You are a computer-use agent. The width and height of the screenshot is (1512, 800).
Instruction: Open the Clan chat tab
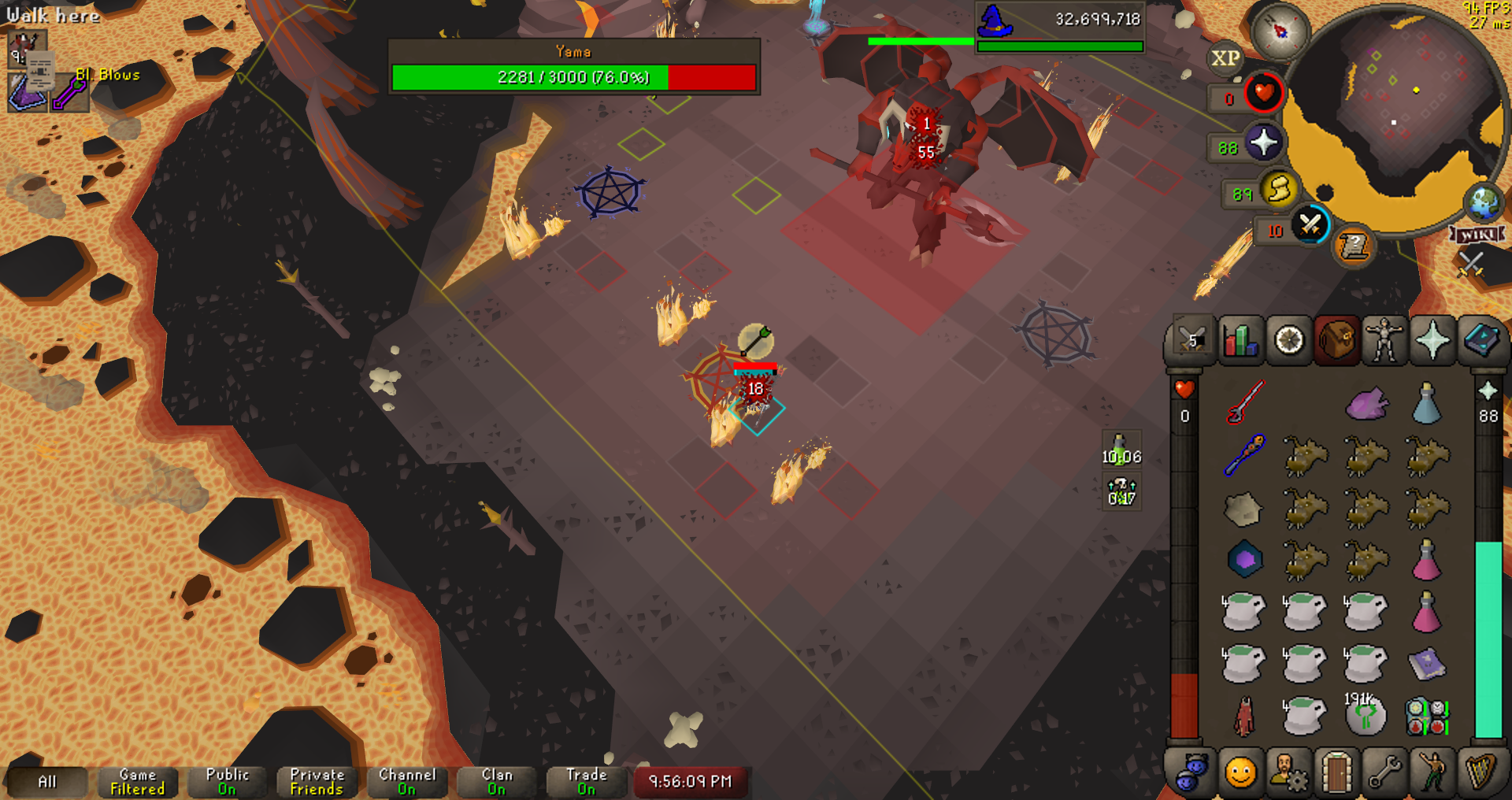(497, 782)
